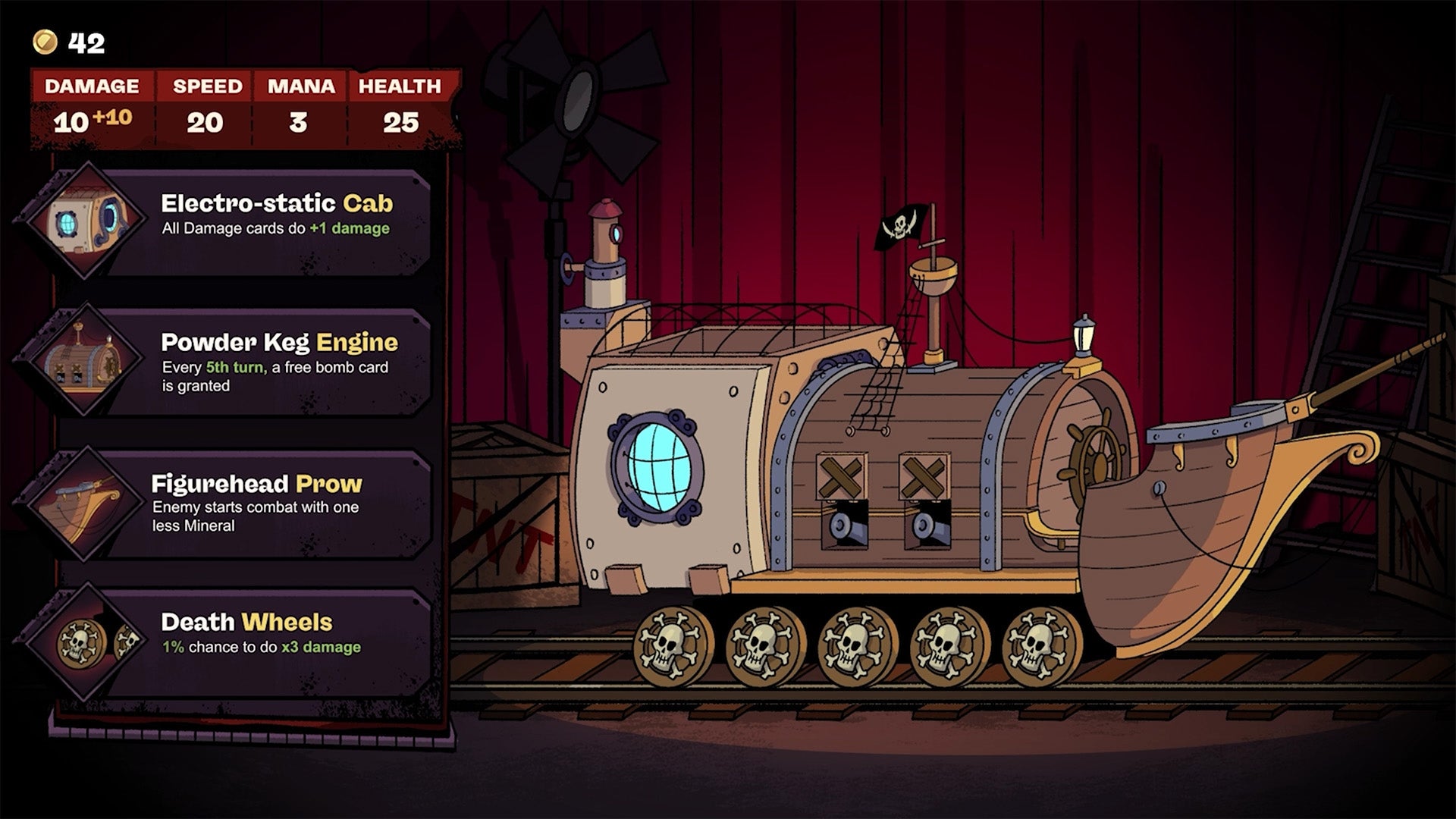1456x819 pixels.
Task: Click the SPEED stat value
Action: pos(206,121)
